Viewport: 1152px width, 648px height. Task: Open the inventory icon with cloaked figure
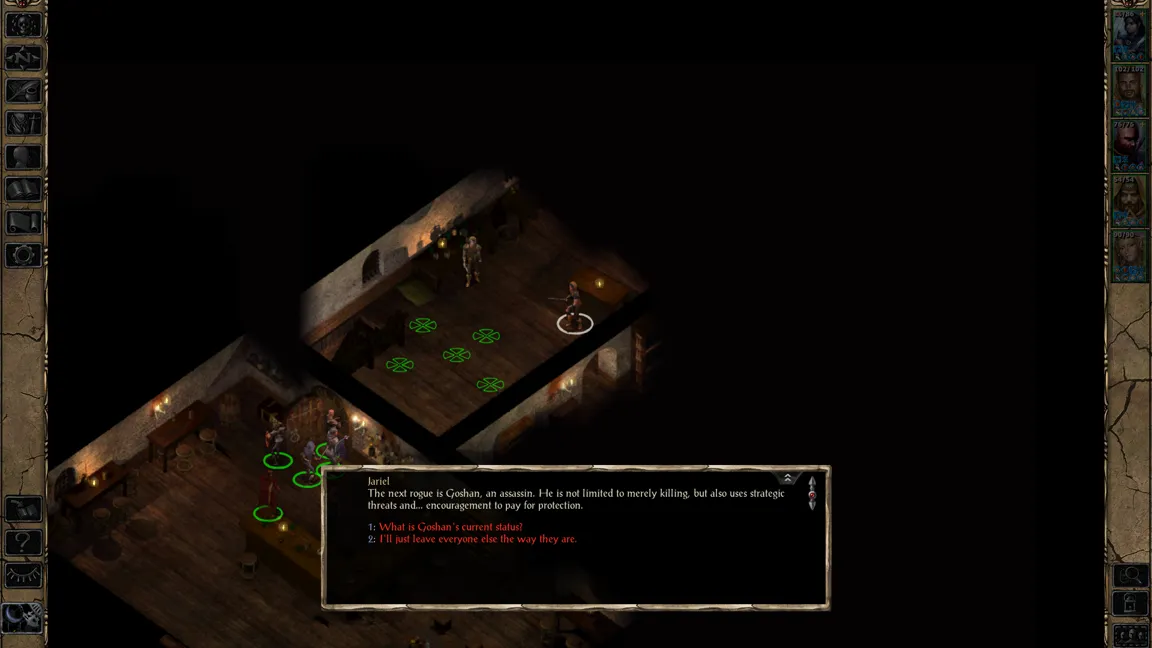coord(24,124)
